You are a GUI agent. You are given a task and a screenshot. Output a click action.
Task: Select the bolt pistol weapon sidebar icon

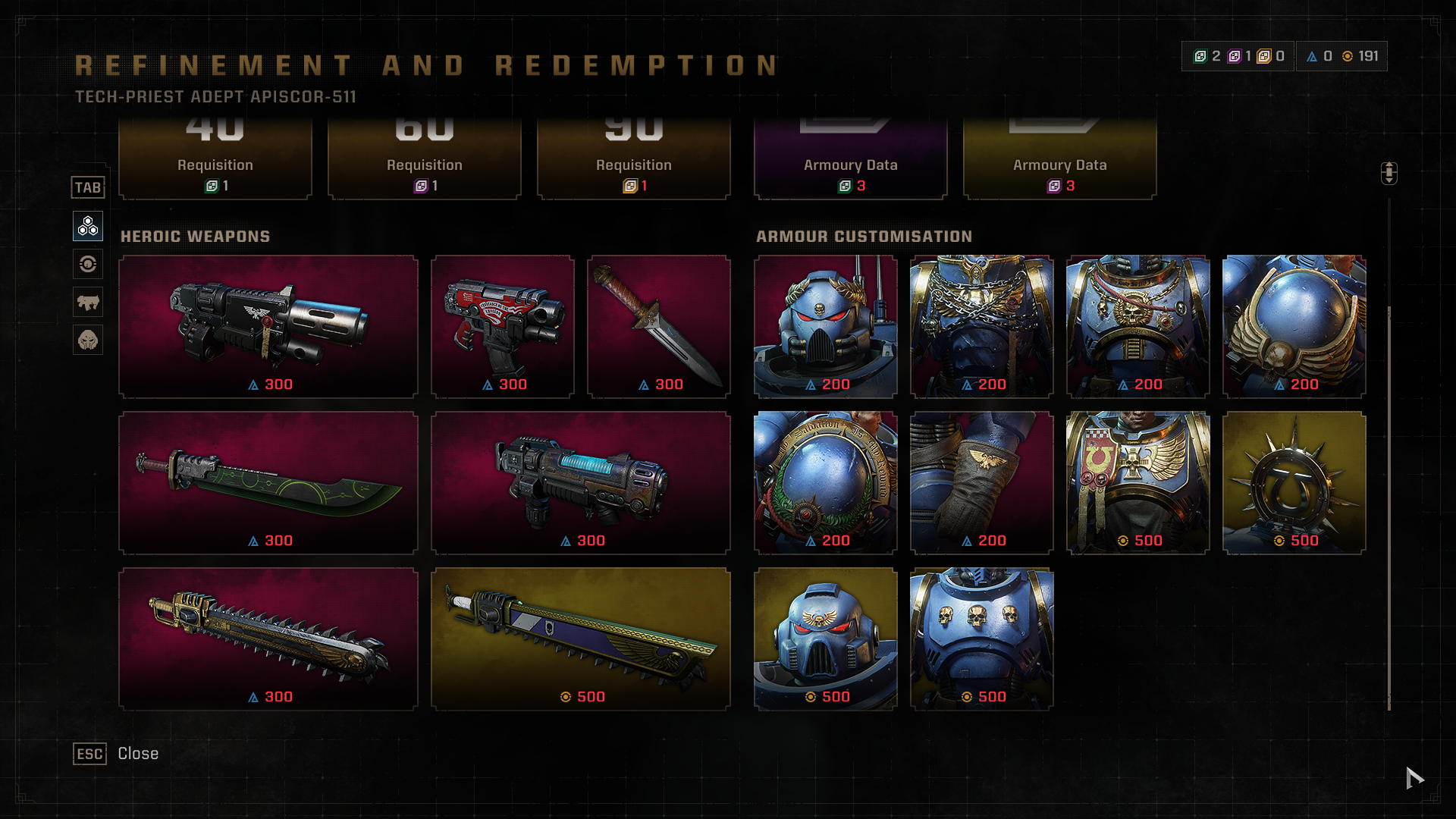pos(87,301)
